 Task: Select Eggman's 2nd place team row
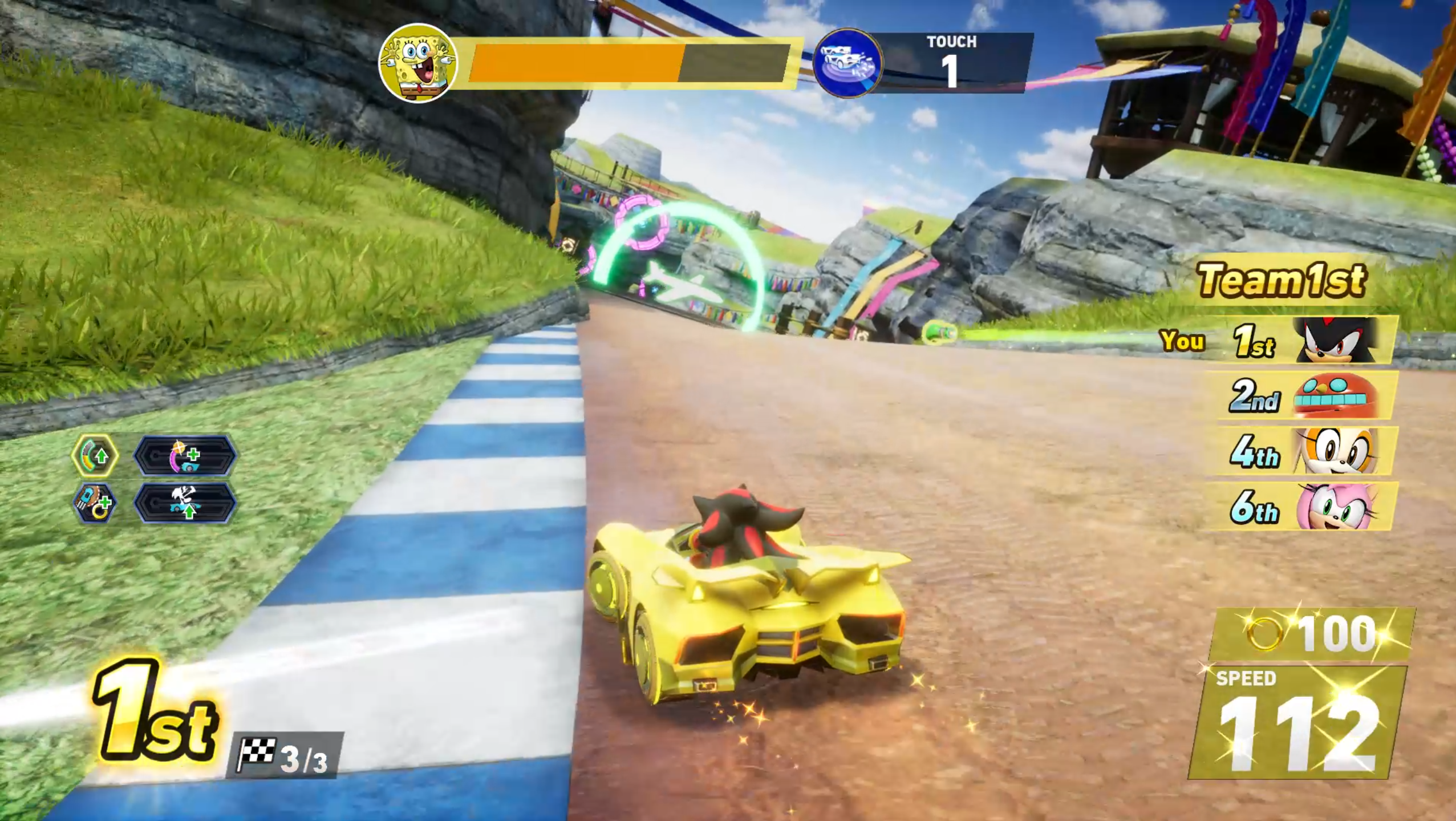tap(1306, 395)
